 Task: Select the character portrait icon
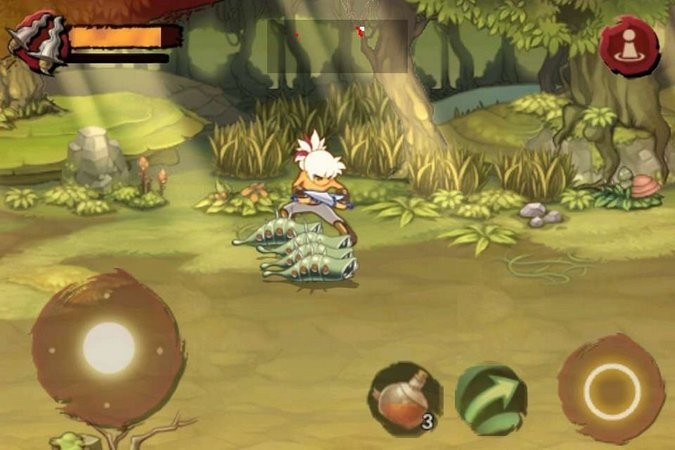point(35,41)
